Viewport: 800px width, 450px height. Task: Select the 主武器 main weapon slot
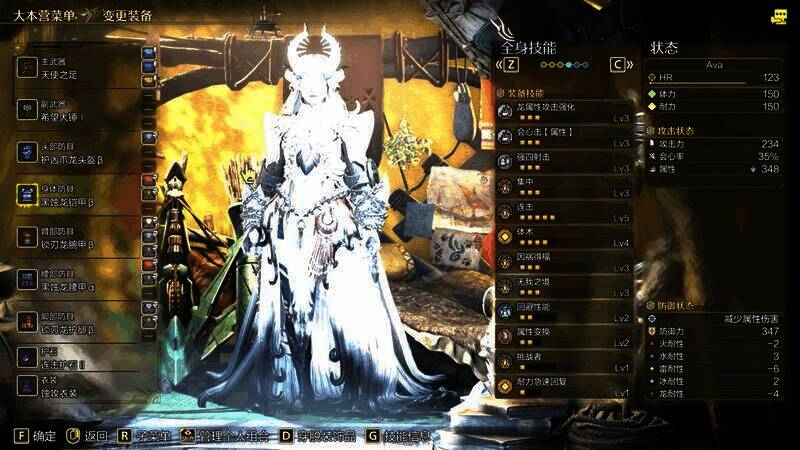75,66
